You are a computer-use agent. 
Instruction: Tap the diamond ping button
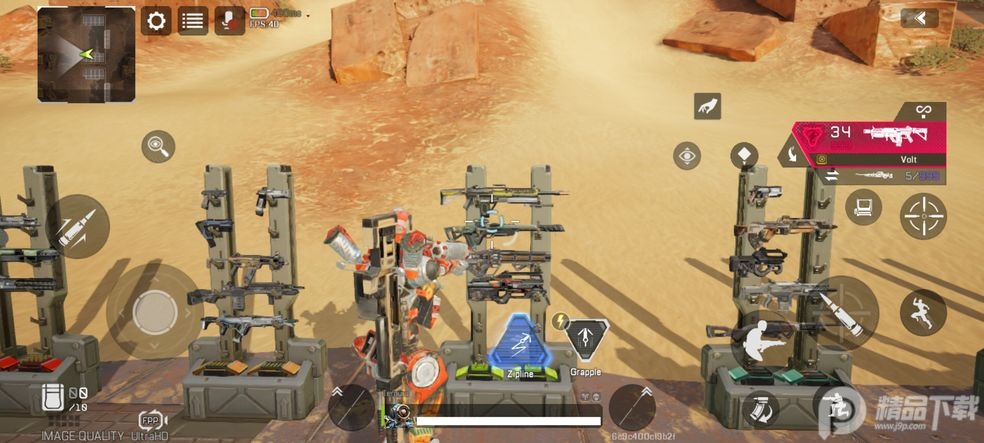tap(744, 155)
